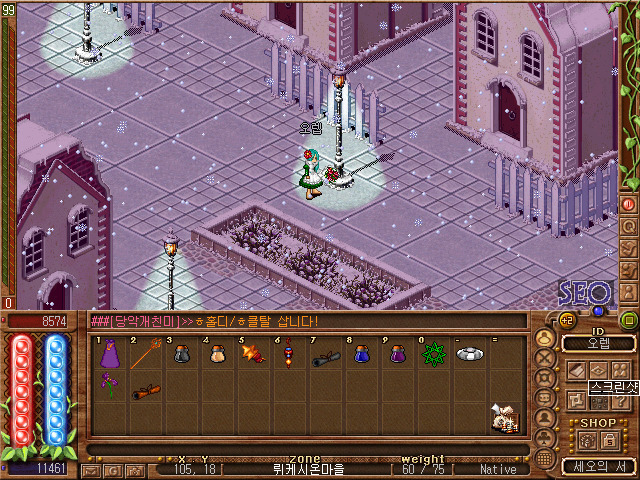Click the green square button beside the logo
This screenshot has height=480, width=640.
click(628, 320)
